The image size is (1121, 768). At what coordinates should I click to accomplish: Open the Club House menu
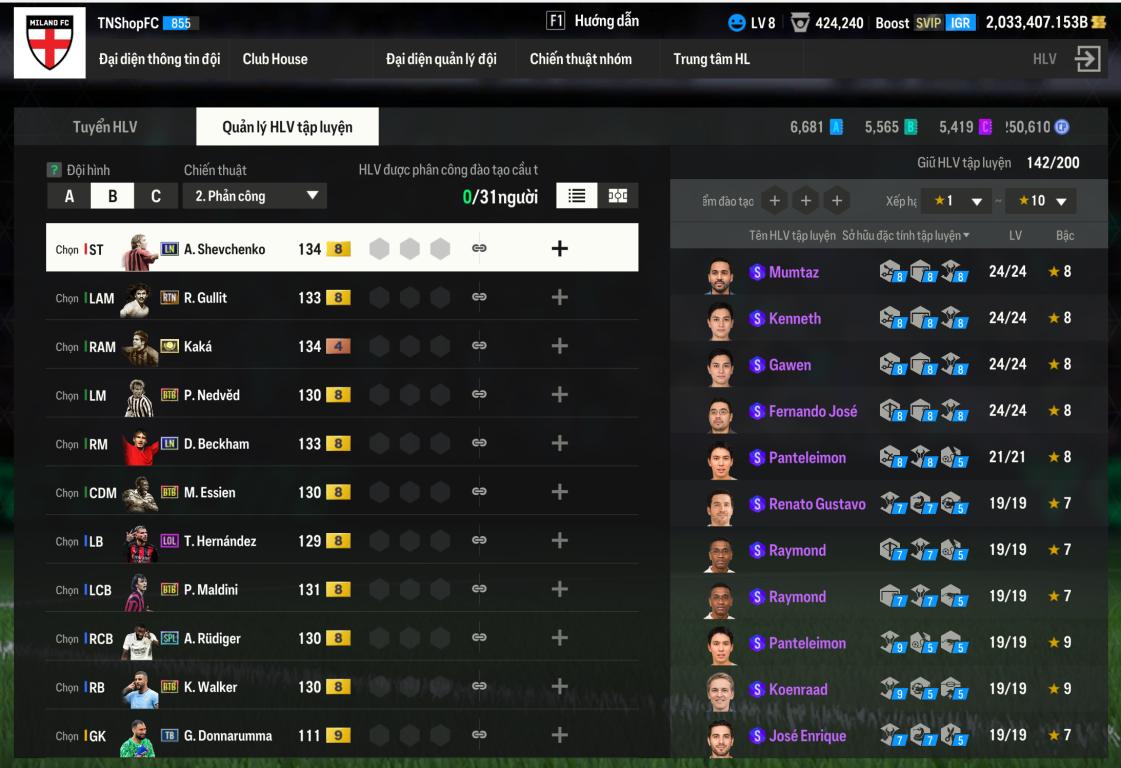(x=275, y=59)
